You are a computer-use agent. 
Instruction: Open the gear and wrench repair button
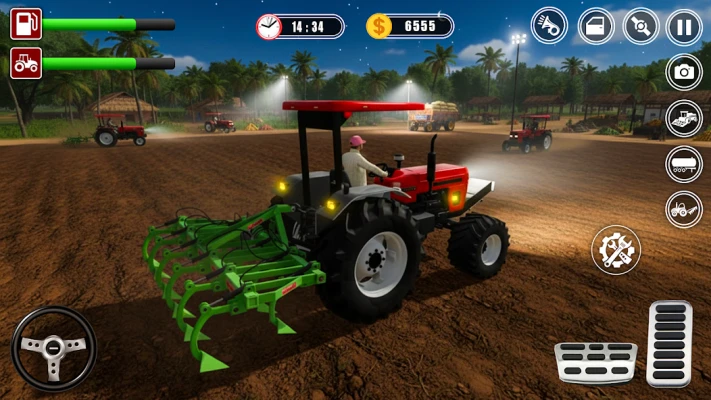[x=616, y=249]
